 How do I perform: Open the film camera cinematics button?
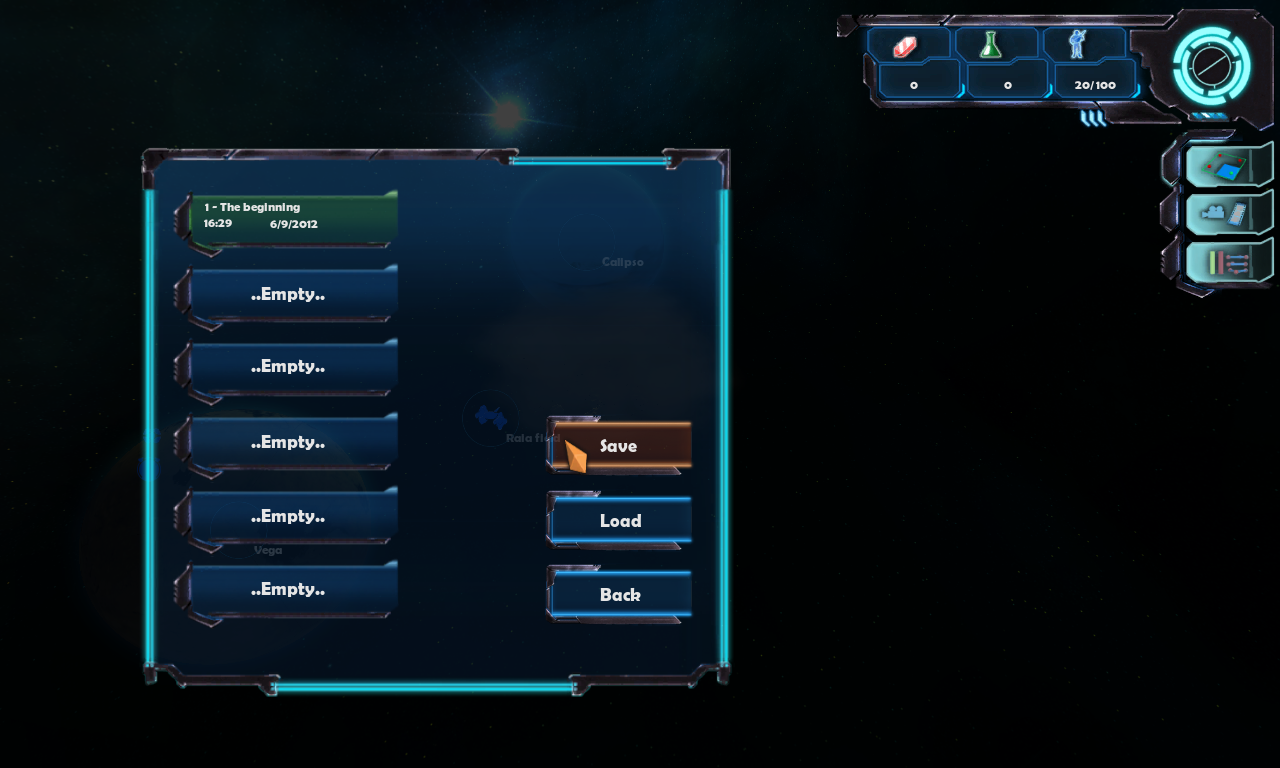coord(1227,213)
